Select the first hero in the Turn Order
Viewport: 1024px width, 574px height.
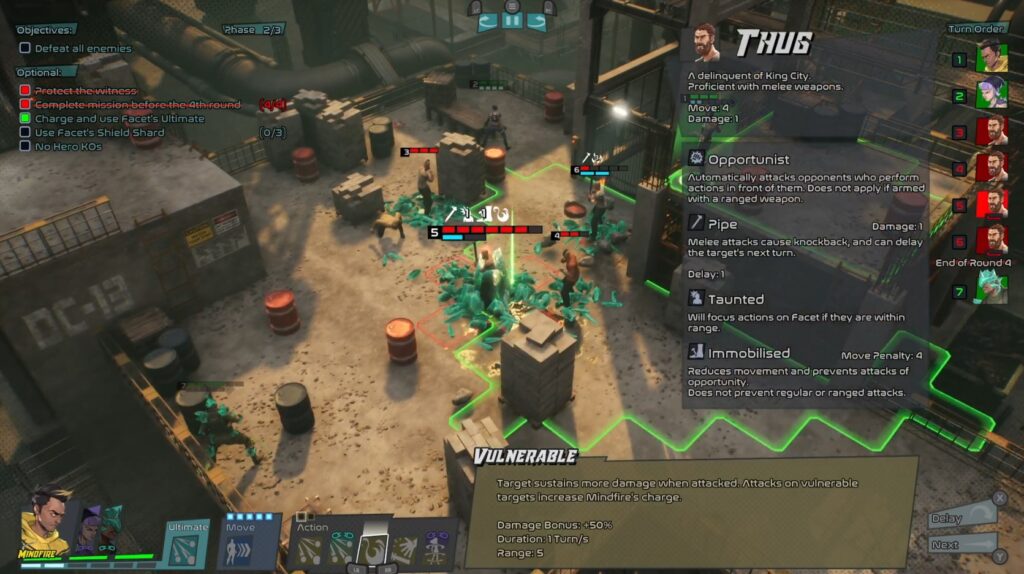coord(991,59)
